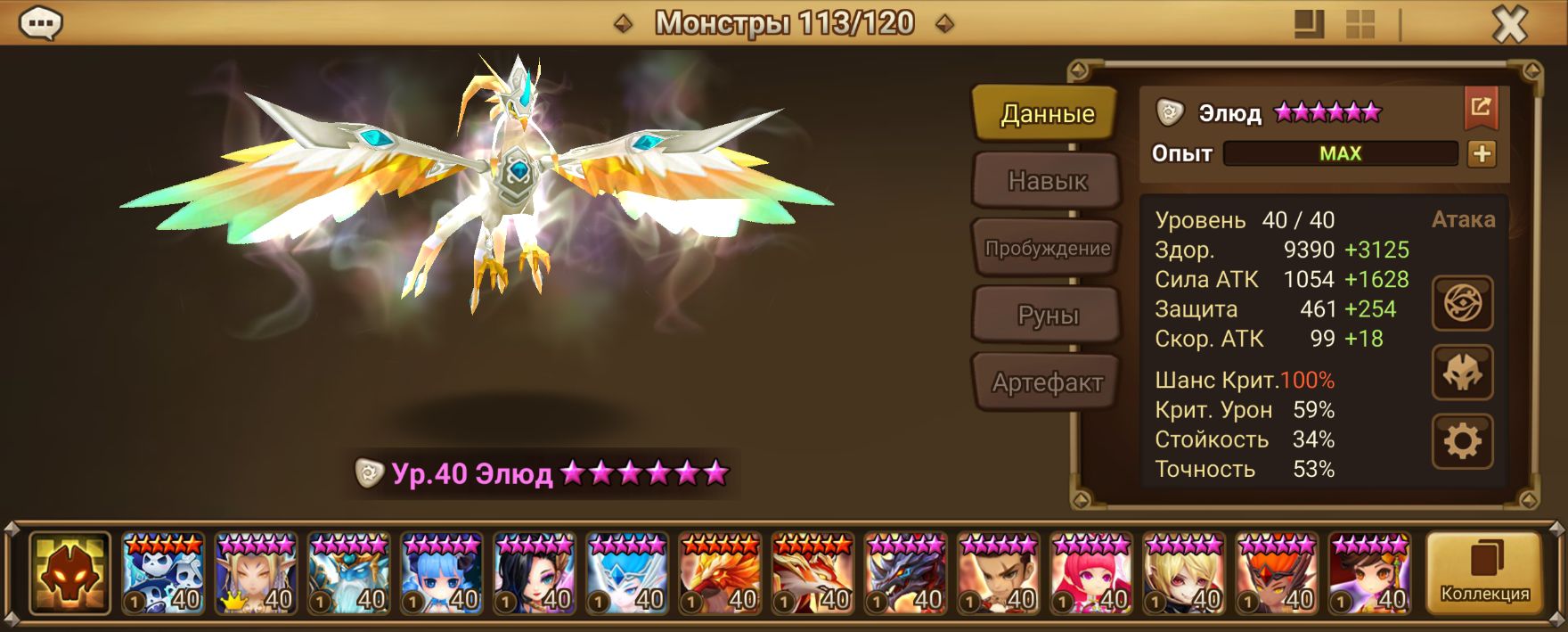Viewport: 1568px width, 632px height.
Task: Choose the panda warrior monster thumbnail
Action: pyautogui.click(x=163, y=573)
